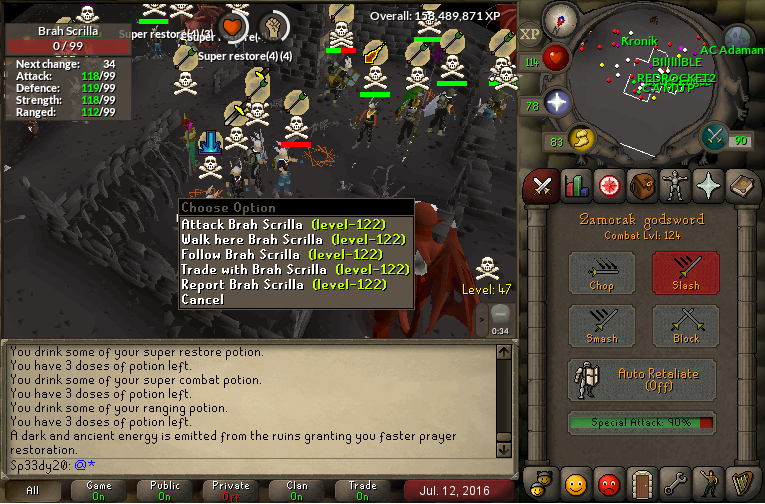This screenshot has height=504, width=765.
Task: Choose the Block defensive style
Action: coord(685,326)
